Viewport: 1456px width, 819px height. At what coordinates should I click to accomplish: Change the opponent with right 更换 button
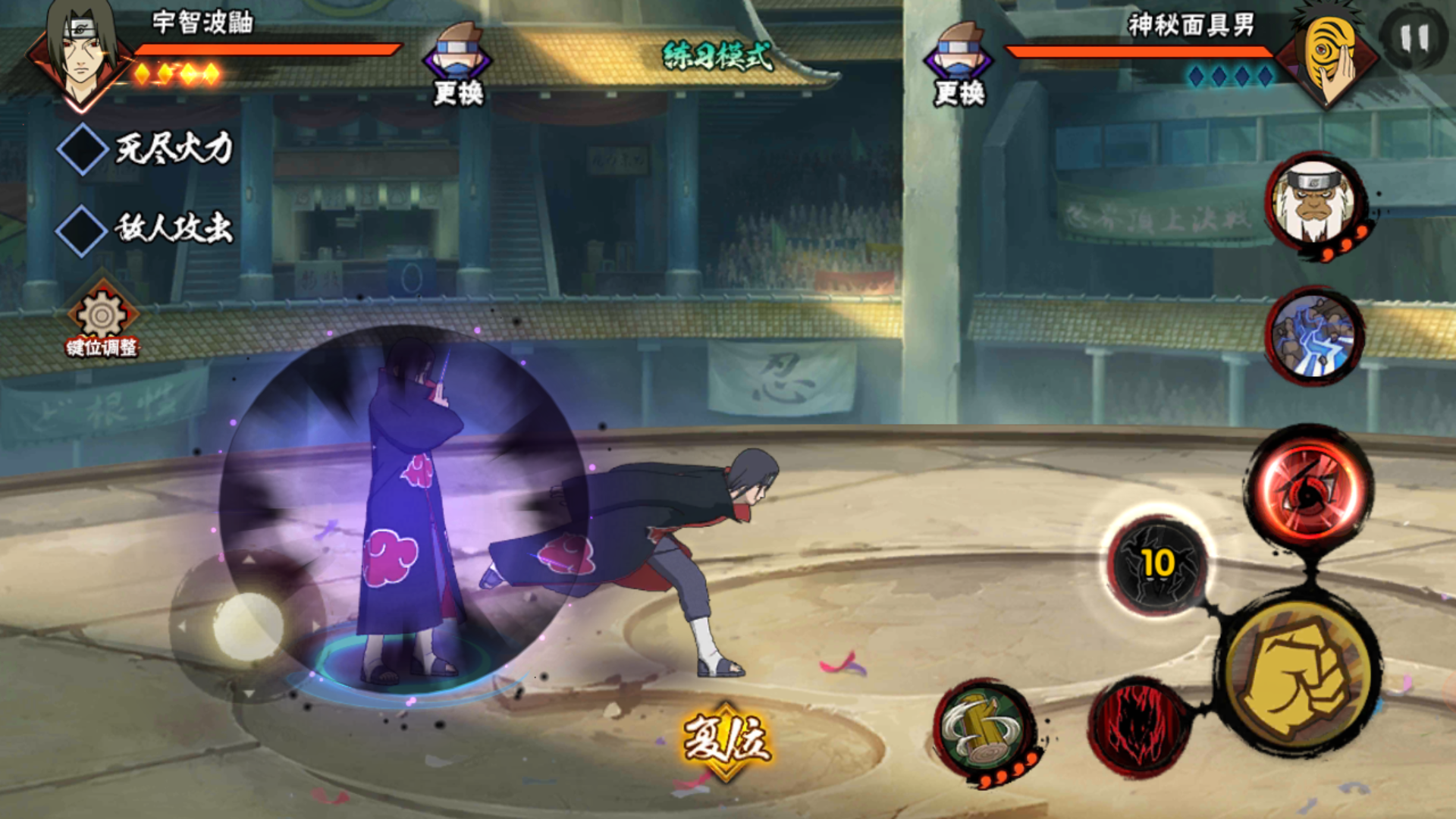[959, 64]
